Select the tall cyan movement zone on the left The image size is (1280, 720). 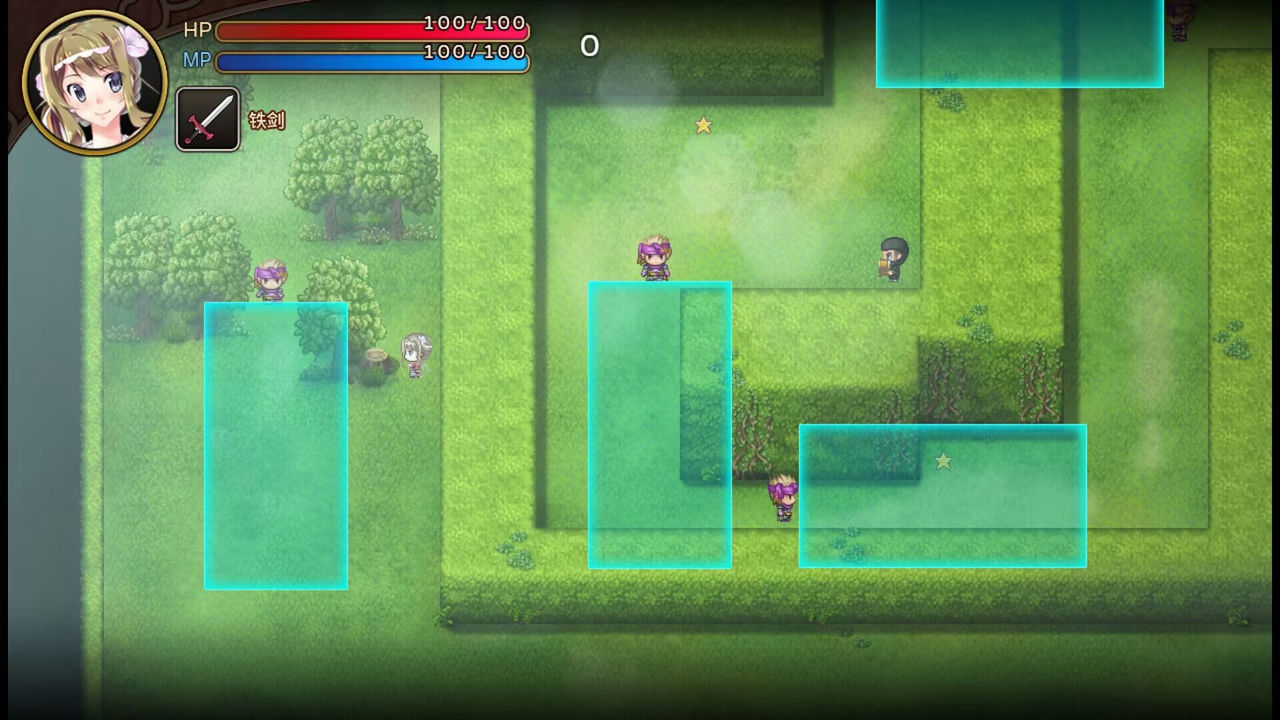[x=275, y=445]
